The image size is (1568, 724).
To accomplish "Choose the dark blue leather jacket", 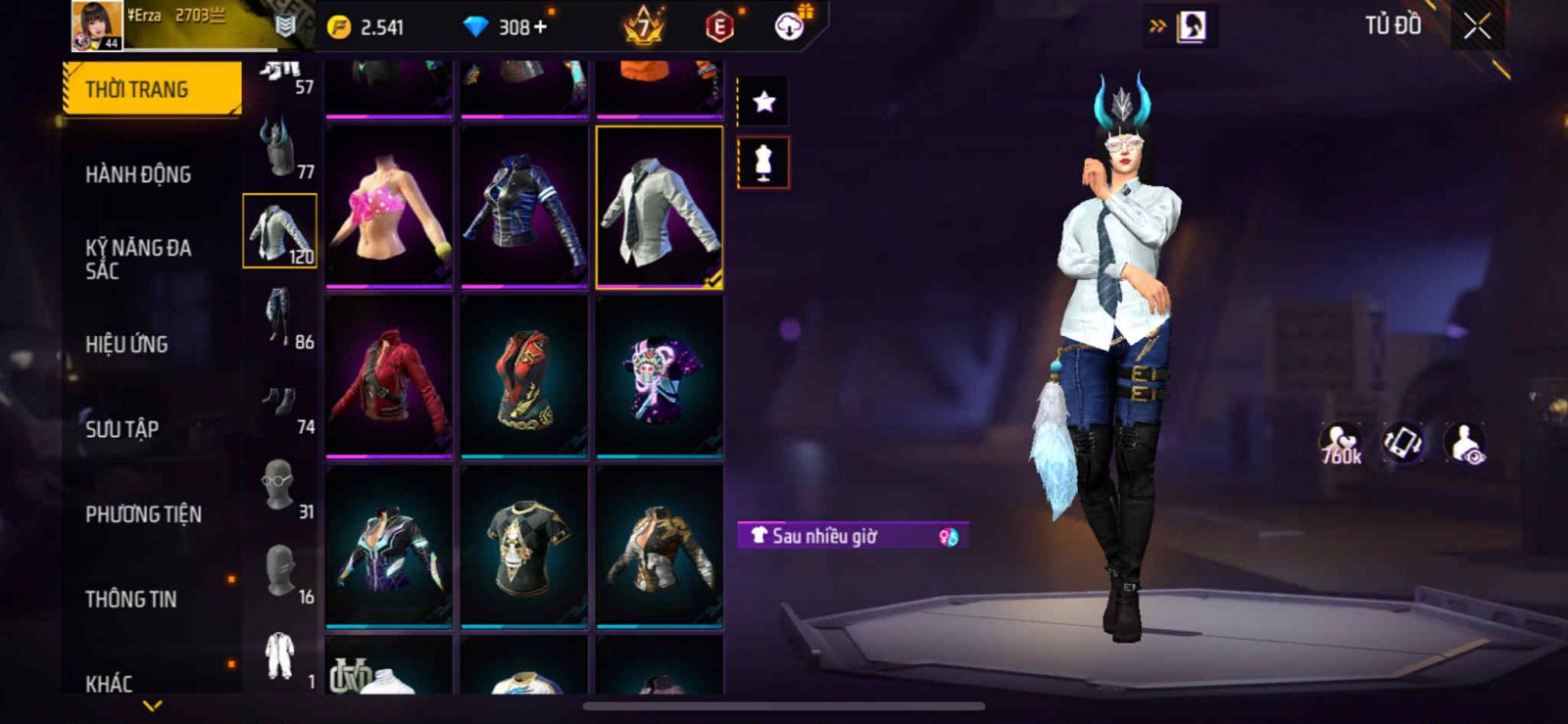I will [524, 207].
